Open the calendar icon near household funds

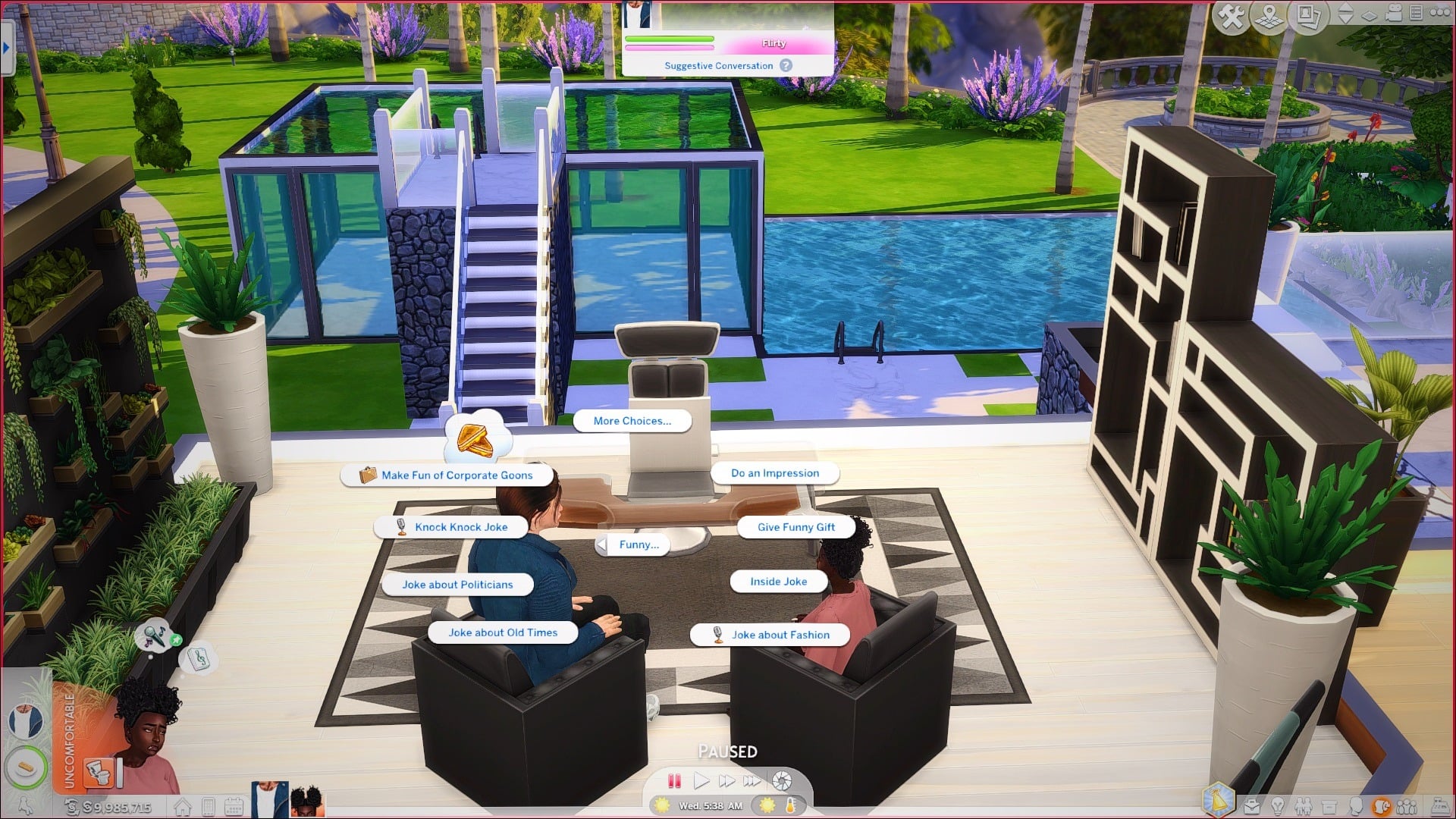(x=234, y=805)
